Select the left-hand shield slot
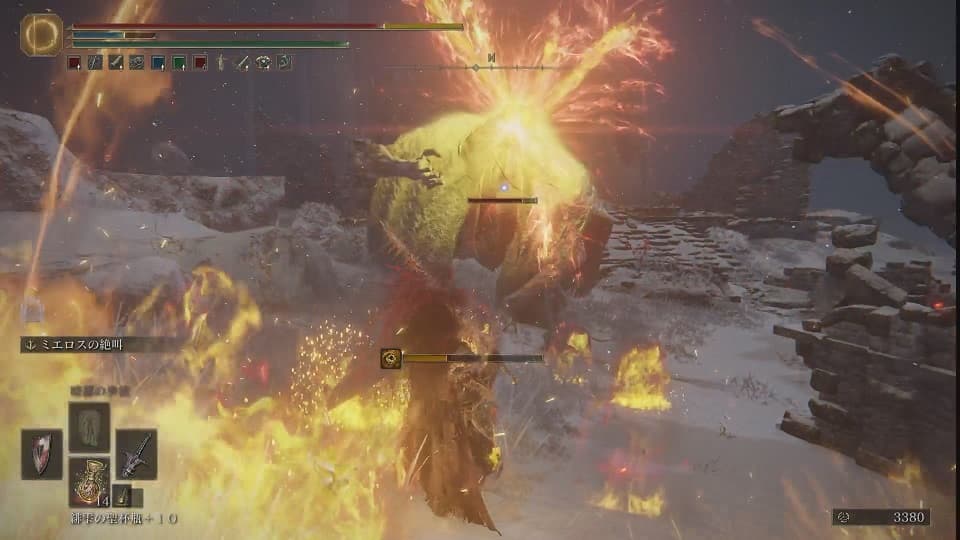Screen dimensions: 960x540 (x=41, y=454)
